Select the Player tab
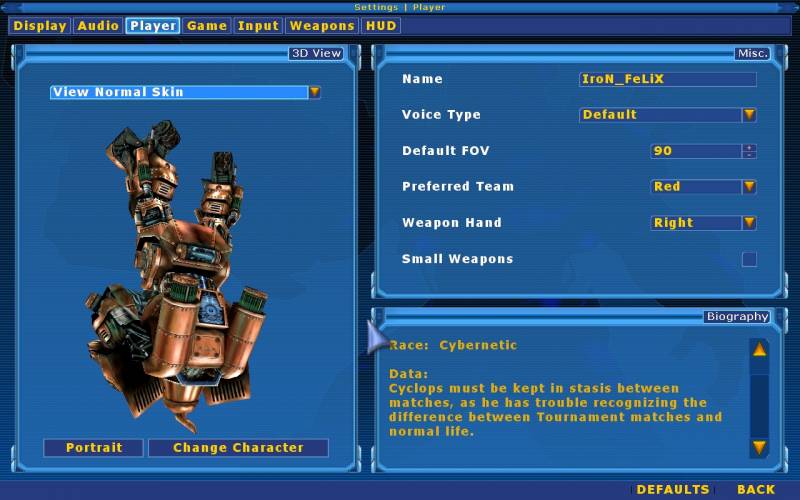 (153, 26)
